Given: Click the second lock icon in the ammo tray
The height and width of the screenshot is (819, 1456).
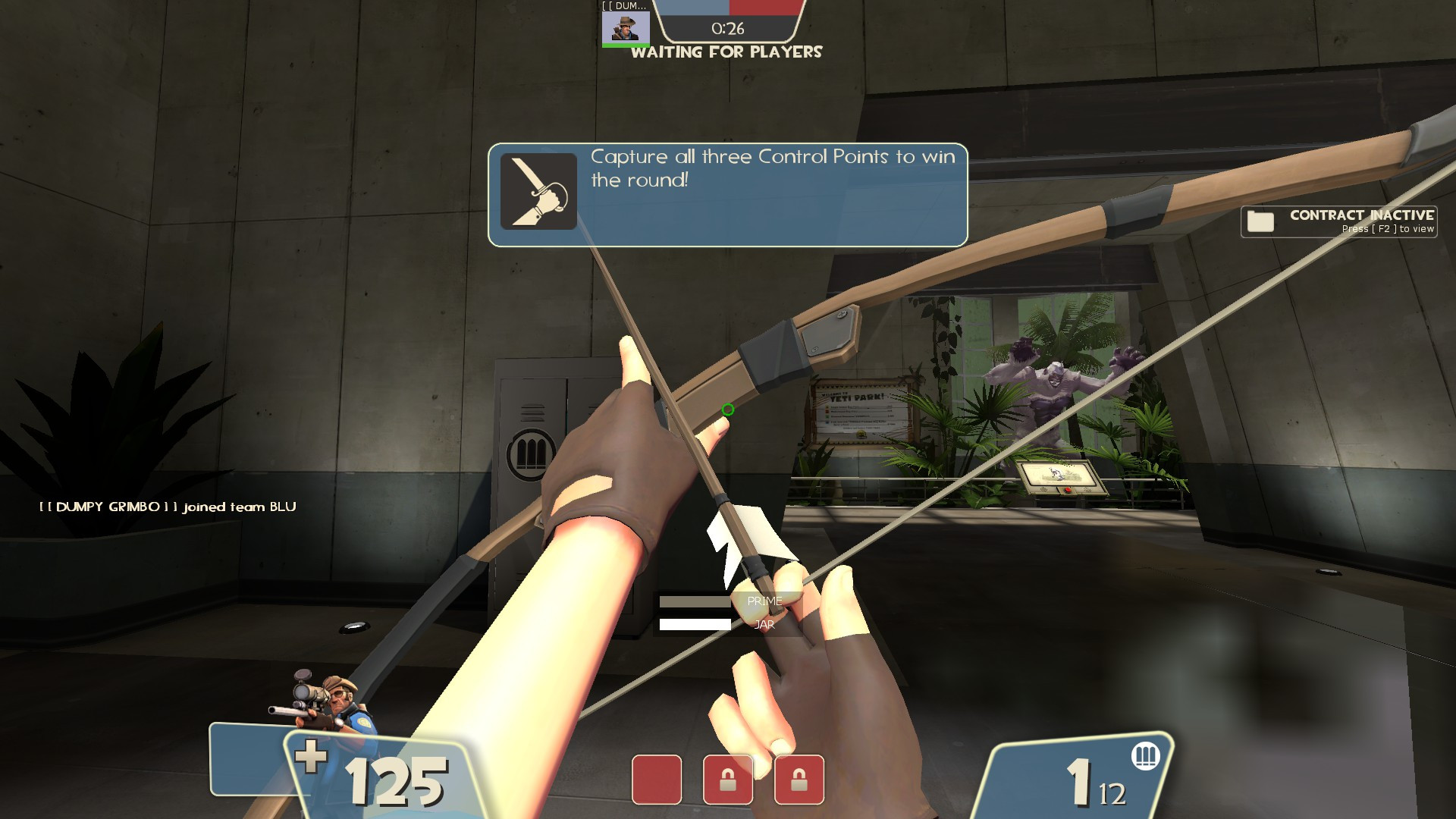Looking at the screenshot, I should pyautogui.click(x=798, y=780).
